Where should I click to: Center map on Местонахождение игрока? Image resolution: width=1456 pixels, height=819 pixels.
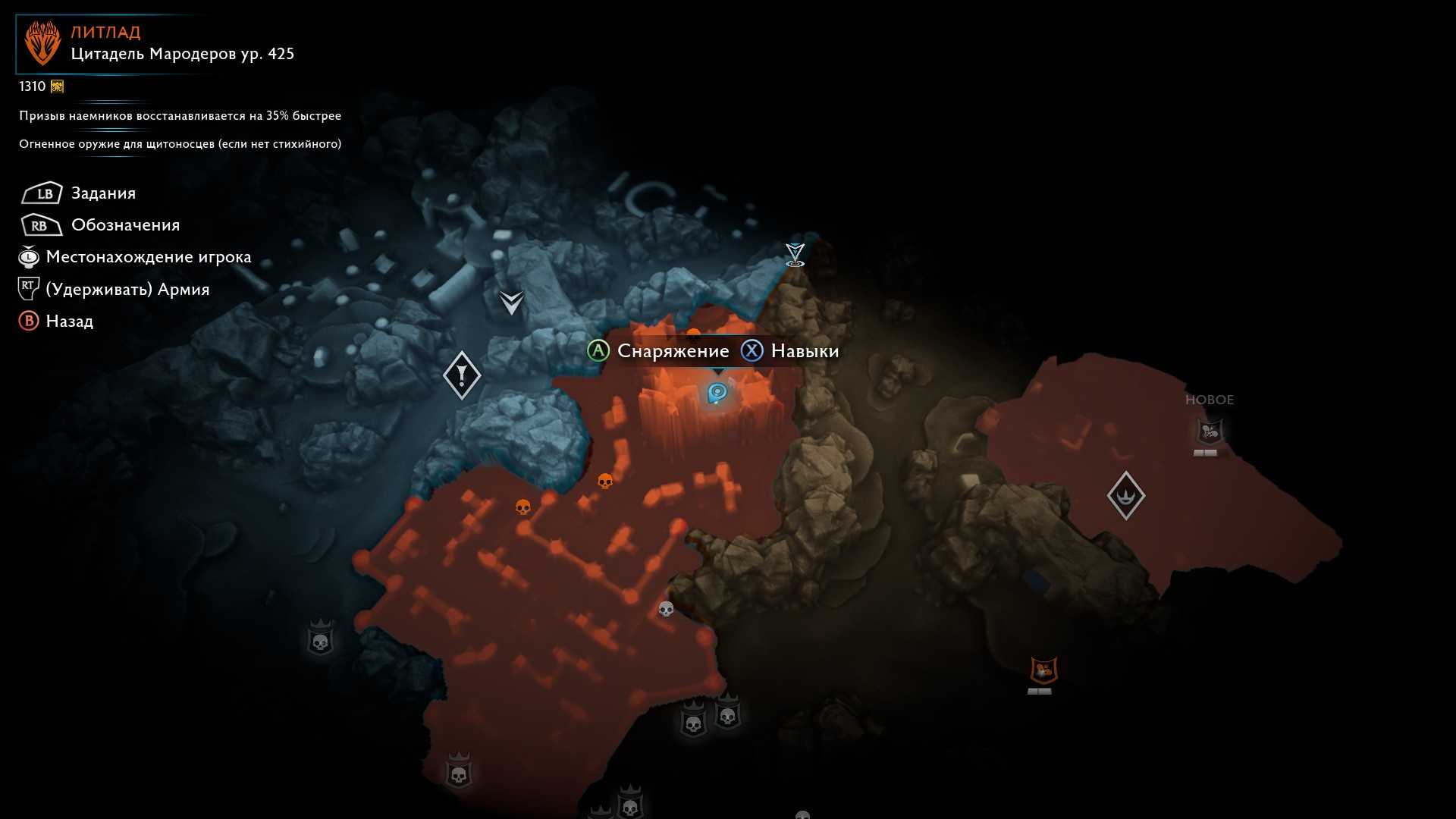coord(148,257)
